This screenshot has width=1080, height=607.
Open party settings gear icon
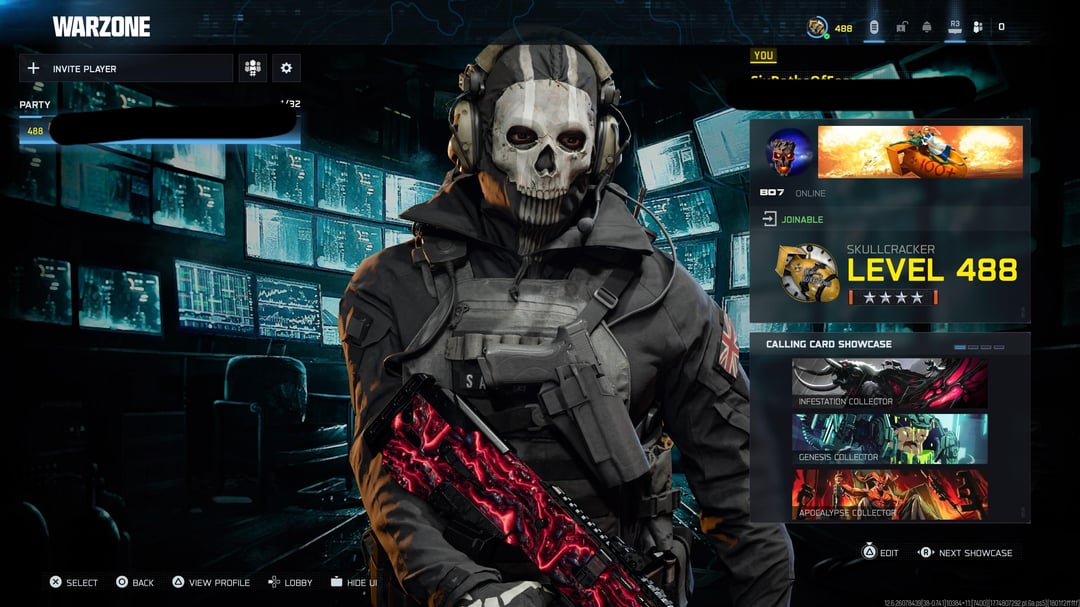point(286,68)
